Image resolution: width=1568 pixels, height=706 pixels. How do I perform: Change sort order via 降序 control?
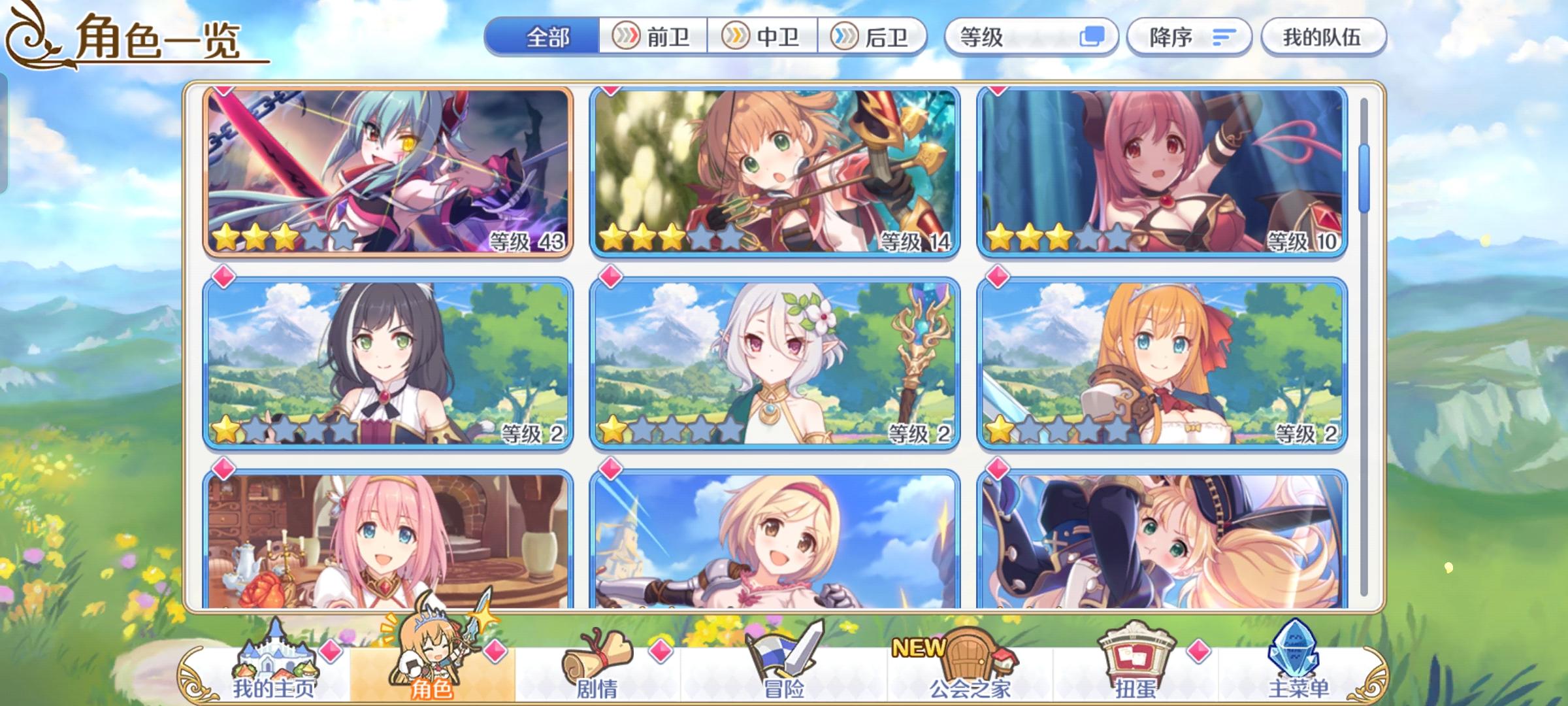1169,37
